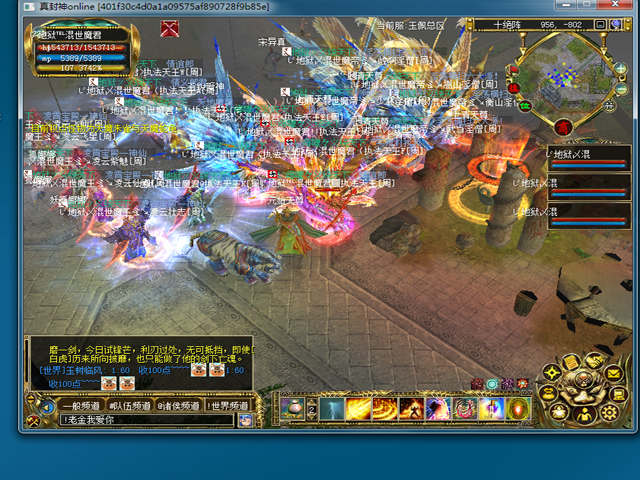Switch to the 世界频道 world chat tab

pyautogui.click(x=229, y=406)
